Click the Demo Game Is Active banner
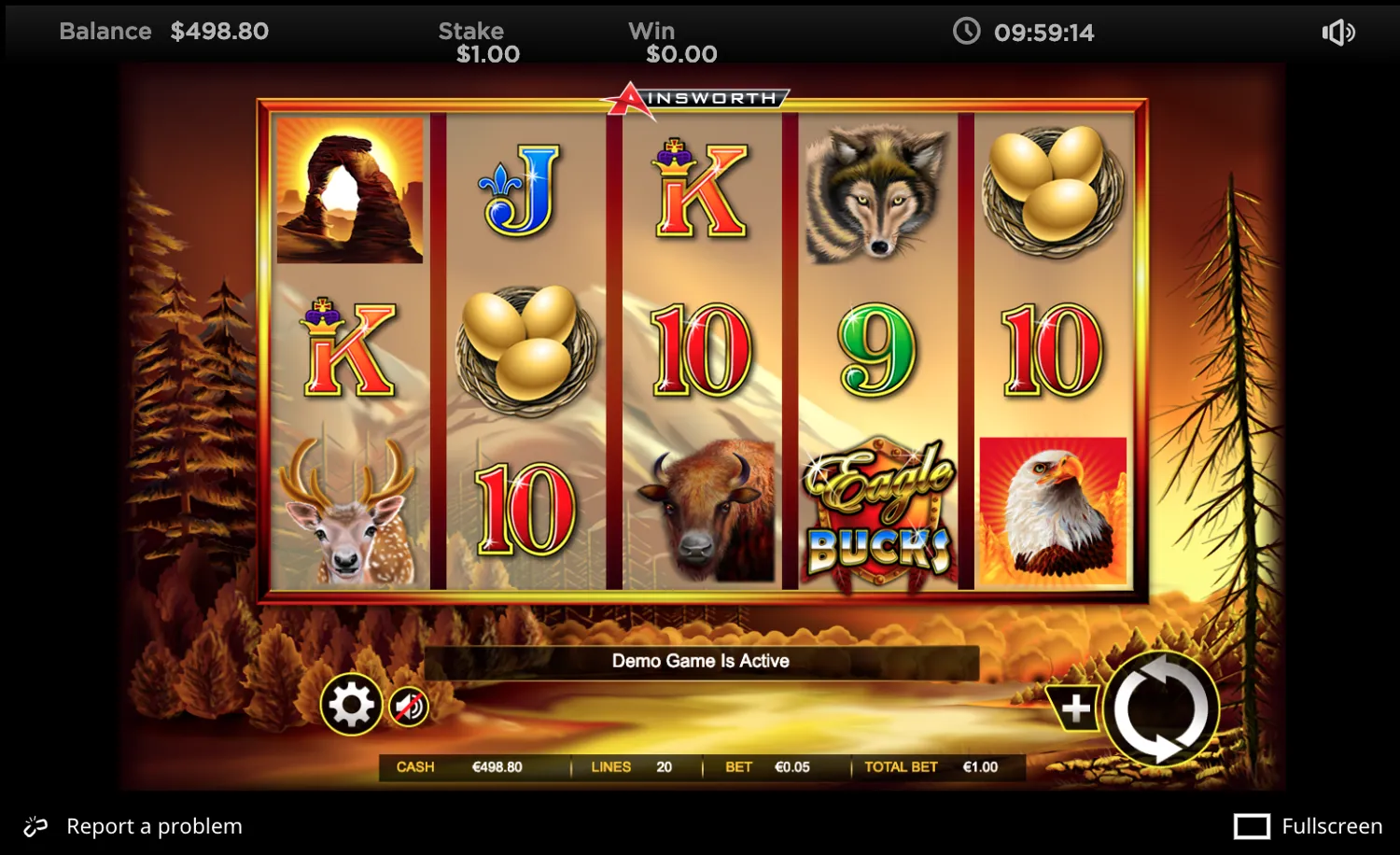This screenshot has width=1400, height=855. coord(700,660)
